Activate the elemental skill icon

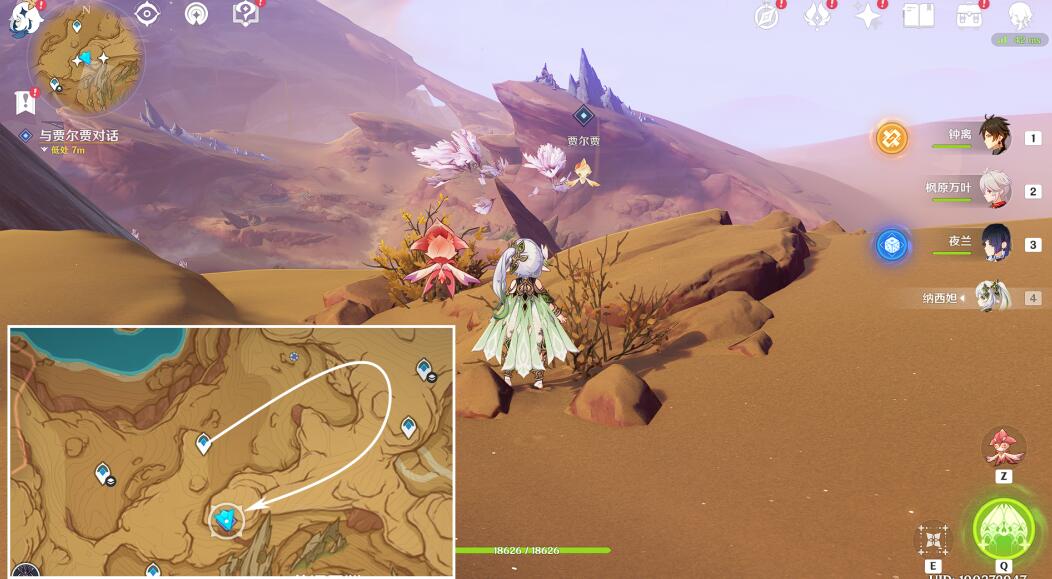(x=932, y=539)
